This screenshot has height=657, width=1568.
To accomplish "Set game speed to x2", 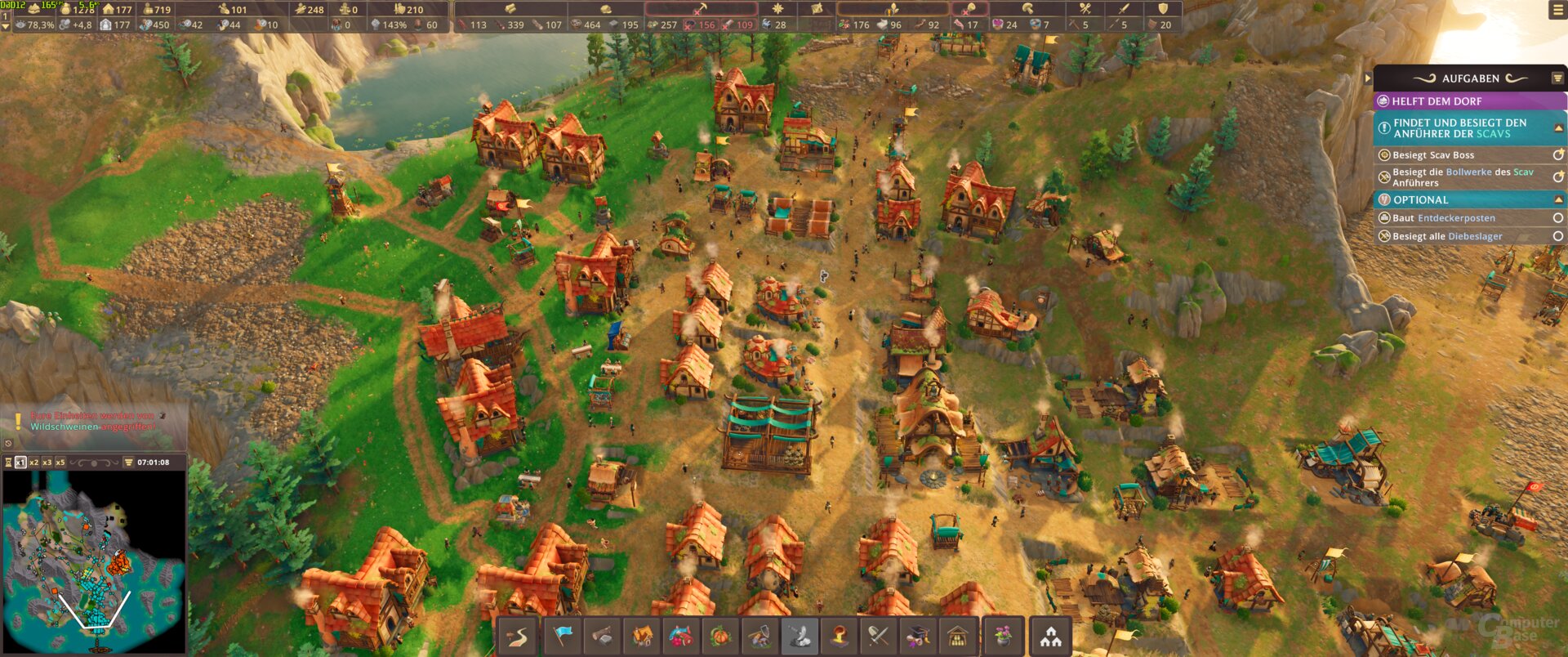I will [x=34, y=463].
